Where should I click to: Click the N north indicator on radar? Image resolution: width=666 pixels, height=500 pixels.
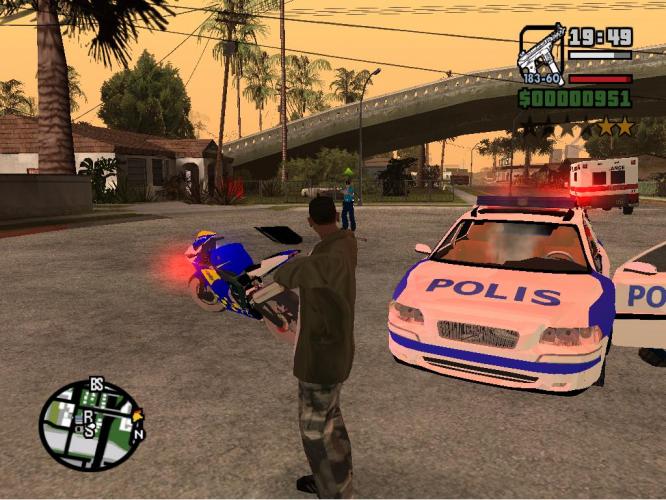[139, 434]
